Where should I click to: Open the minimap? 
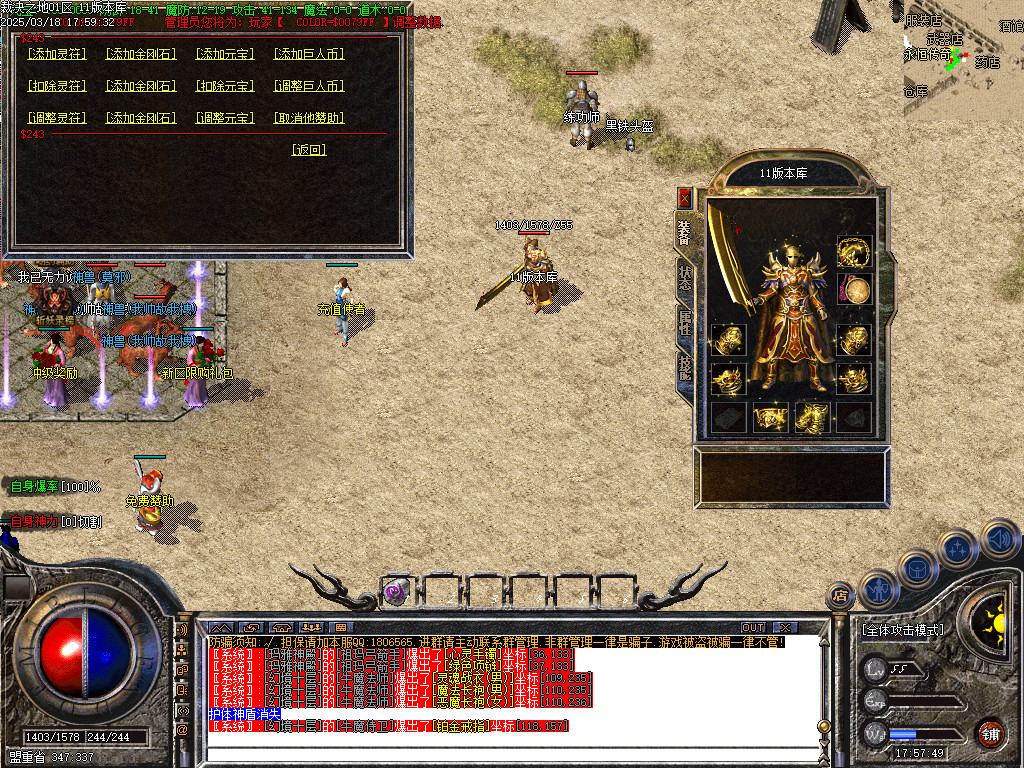click(962, 60)
